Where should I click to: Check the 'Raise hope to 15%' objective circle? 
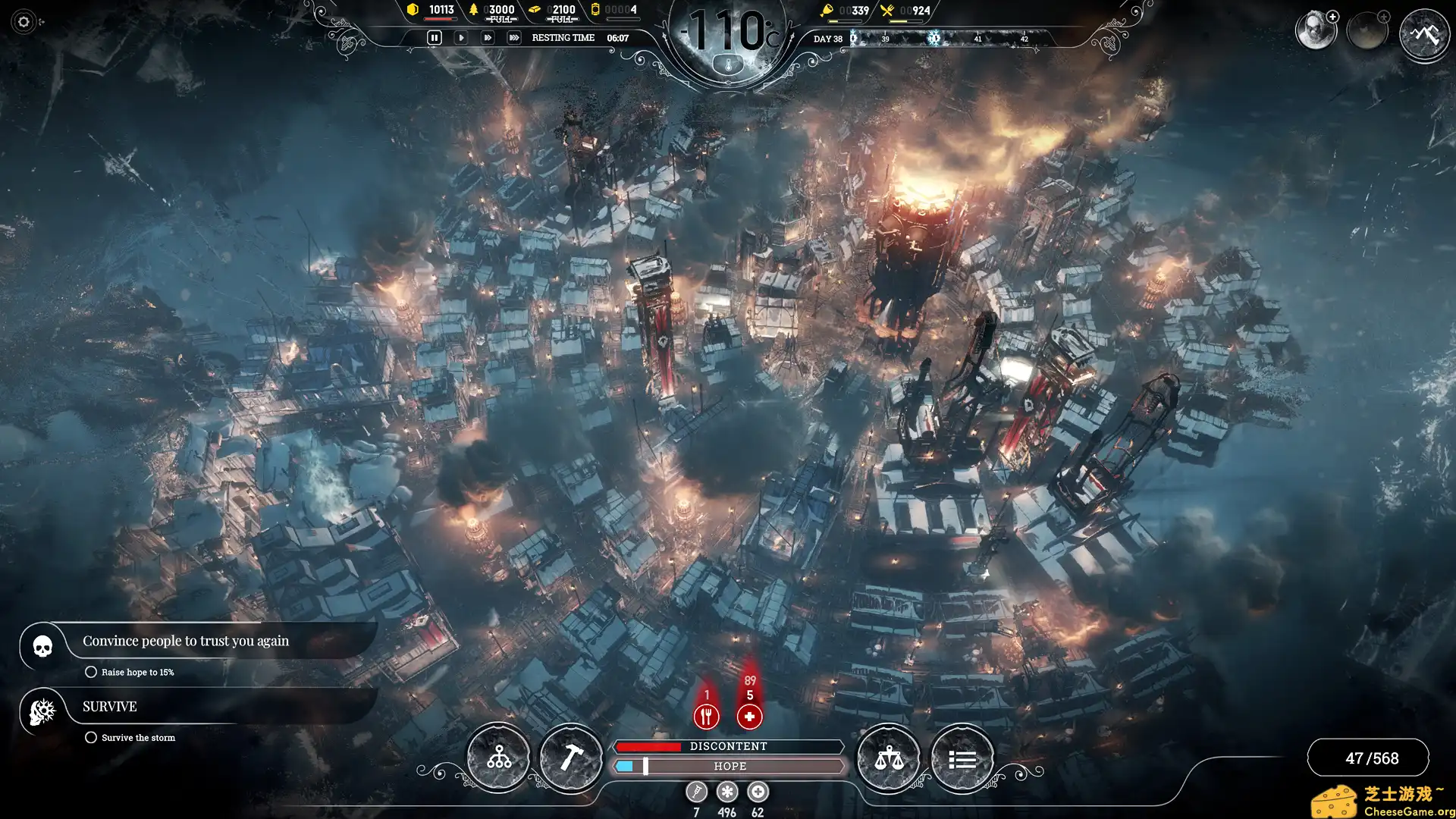coord(91,672)
